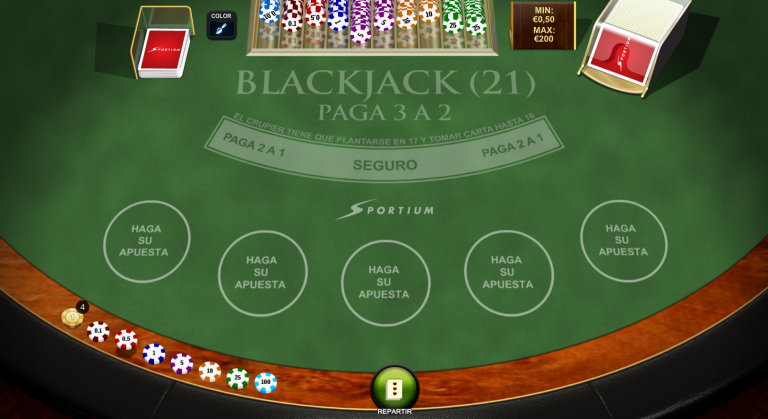Image resolution: width=768 pixels, height=419 pixels.
Task: Choose the red 0.5 chip
Action: point(126,340)
